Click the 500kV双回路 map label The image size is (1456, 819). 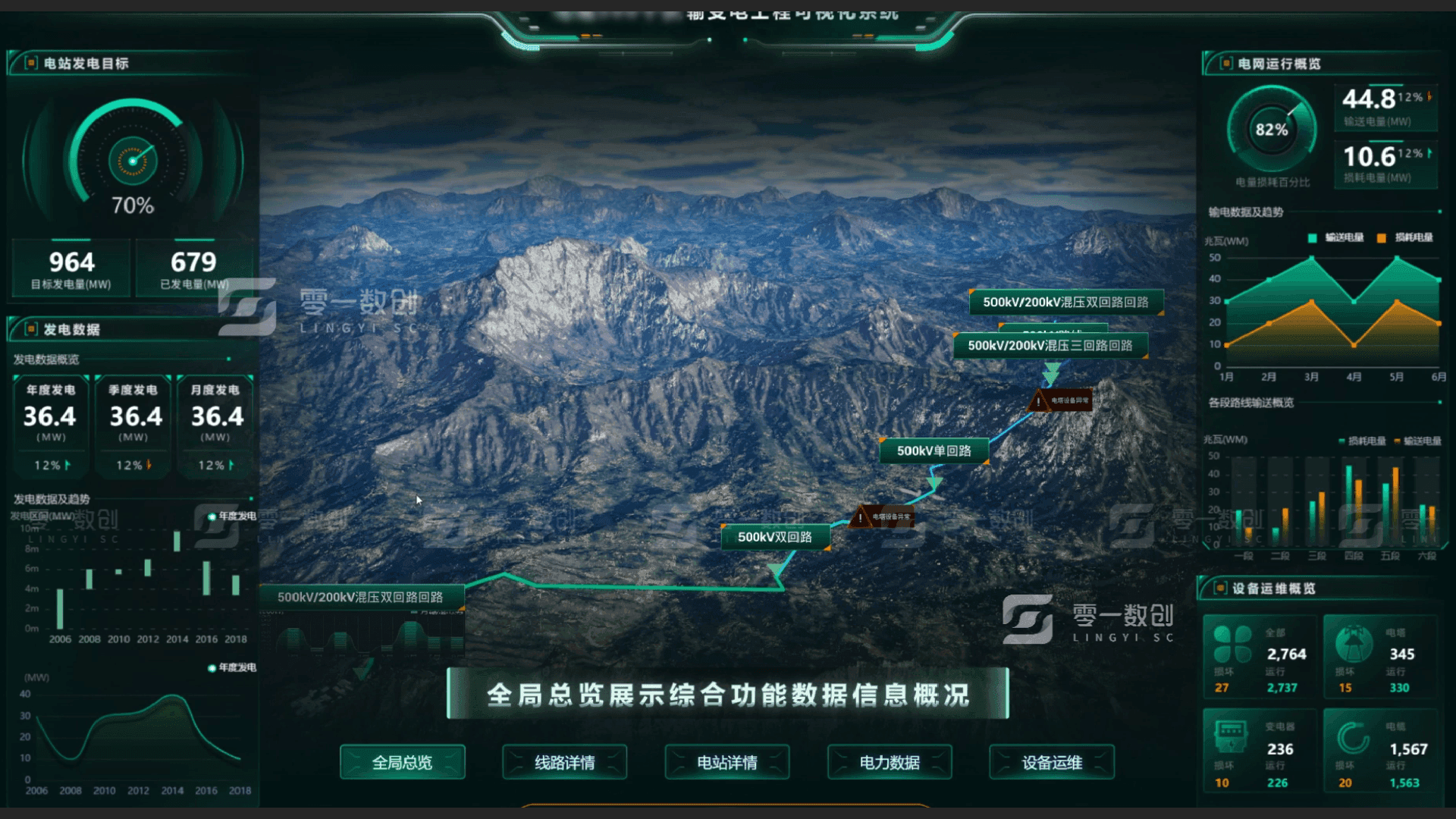[774, 537]
